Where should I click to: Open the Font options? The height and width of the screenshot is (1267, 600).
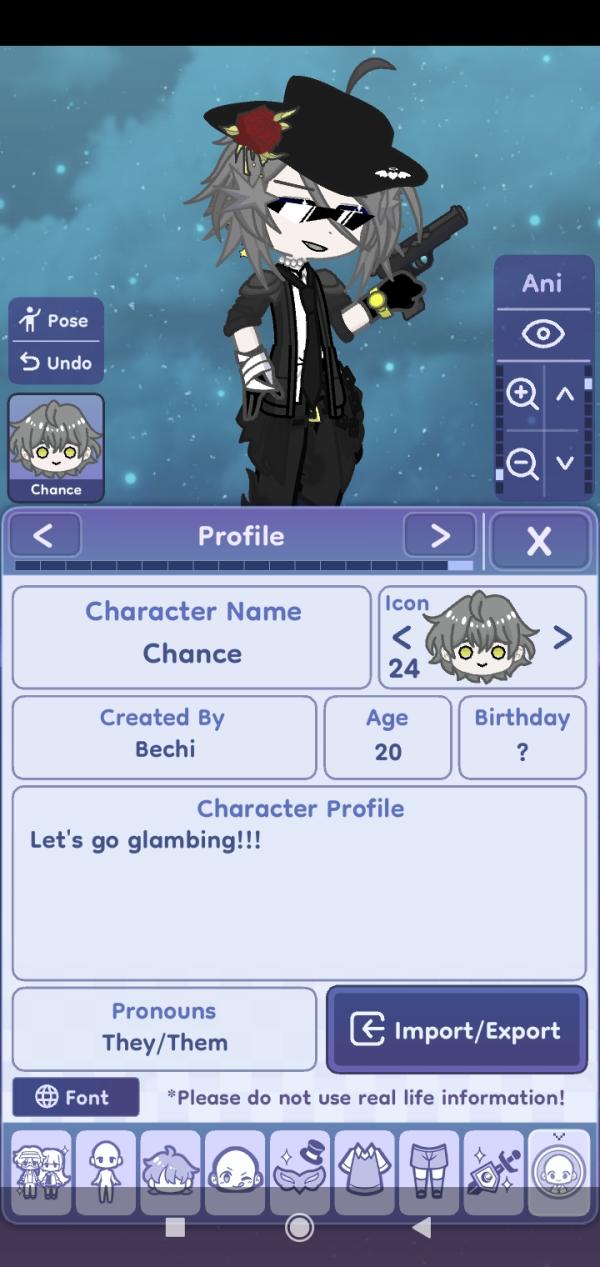click(x=76, y=1097)
